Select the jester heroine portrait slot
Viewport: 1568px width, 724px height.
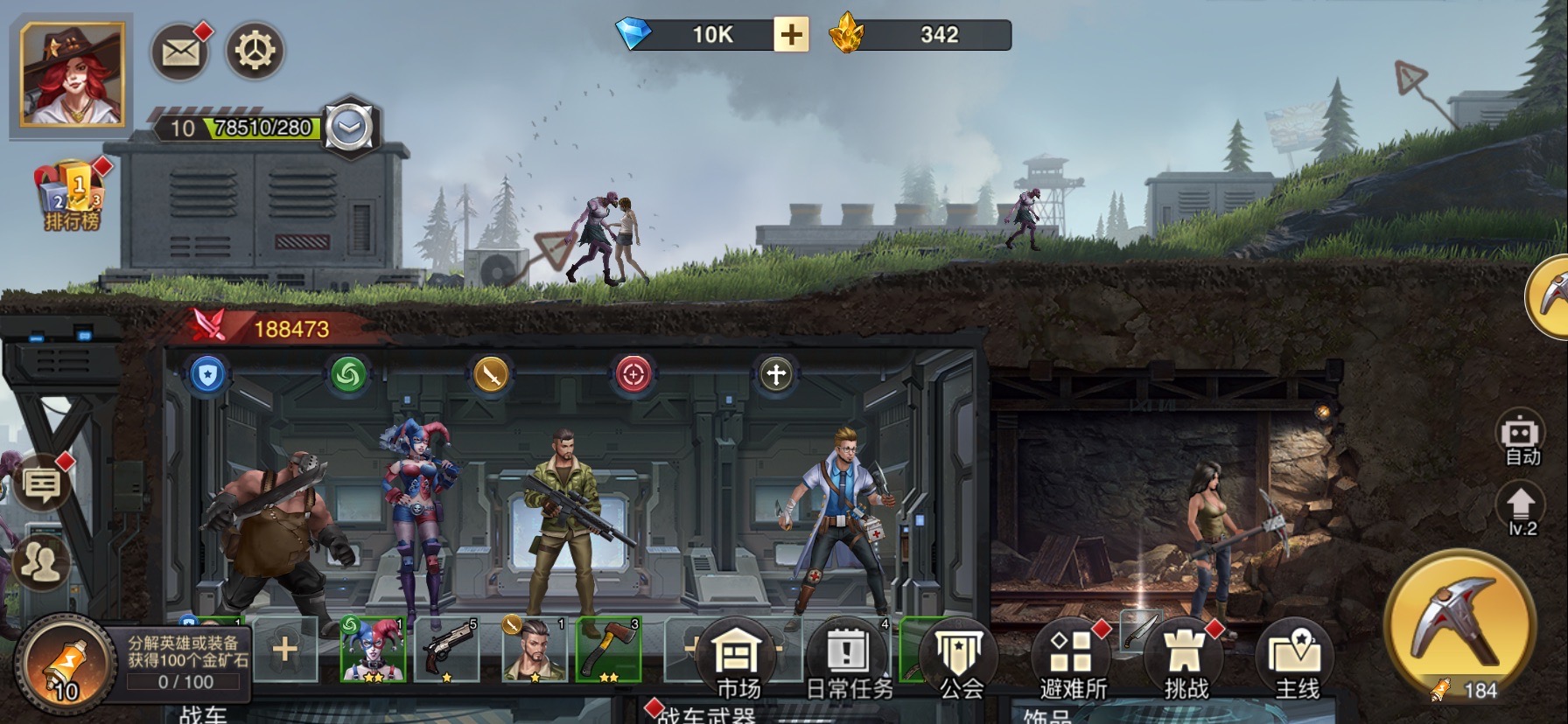click(373, 650)
